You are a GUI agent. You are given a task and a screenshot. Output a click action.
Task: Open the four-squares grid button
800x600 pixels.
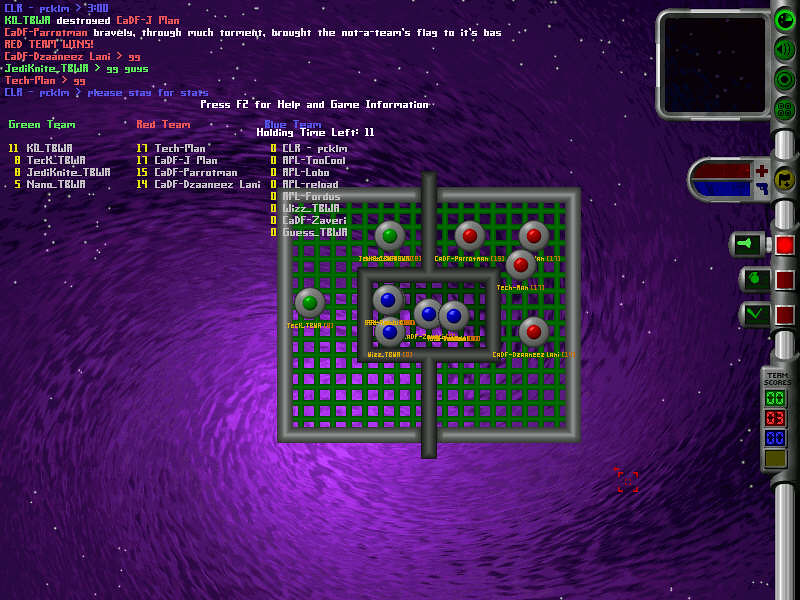[785, 109]
